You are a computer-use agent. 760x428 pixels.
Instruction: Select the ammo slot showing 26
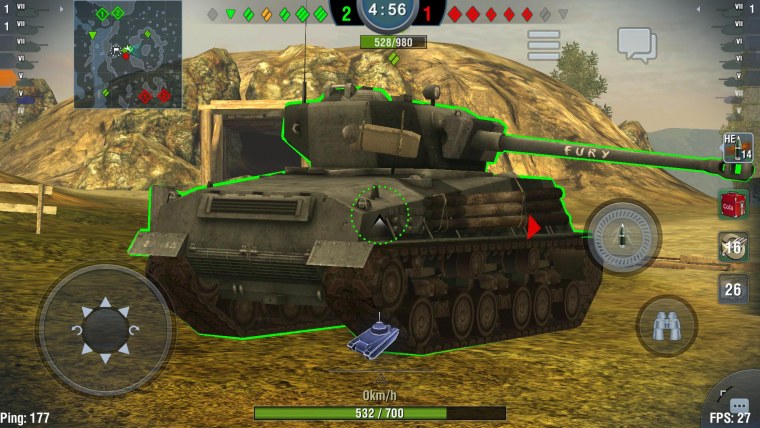[x=733, y=290]
